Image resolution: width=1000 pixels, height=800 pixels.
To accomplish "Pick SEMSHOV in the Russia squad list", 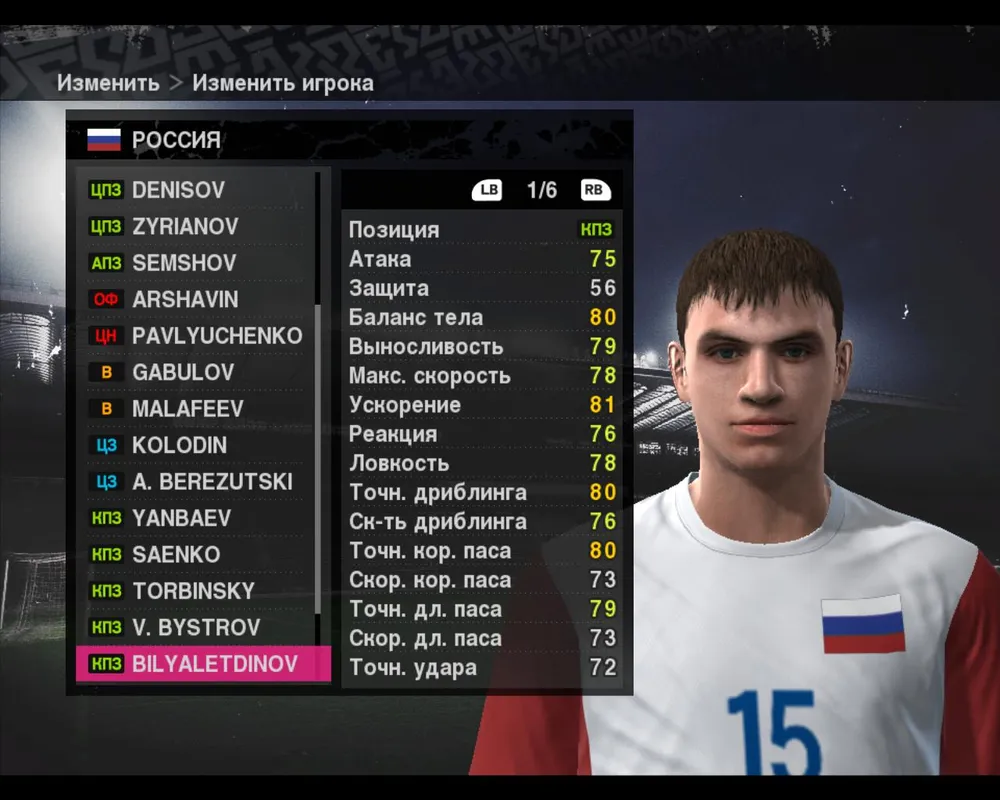I will (x=200, y=263).
